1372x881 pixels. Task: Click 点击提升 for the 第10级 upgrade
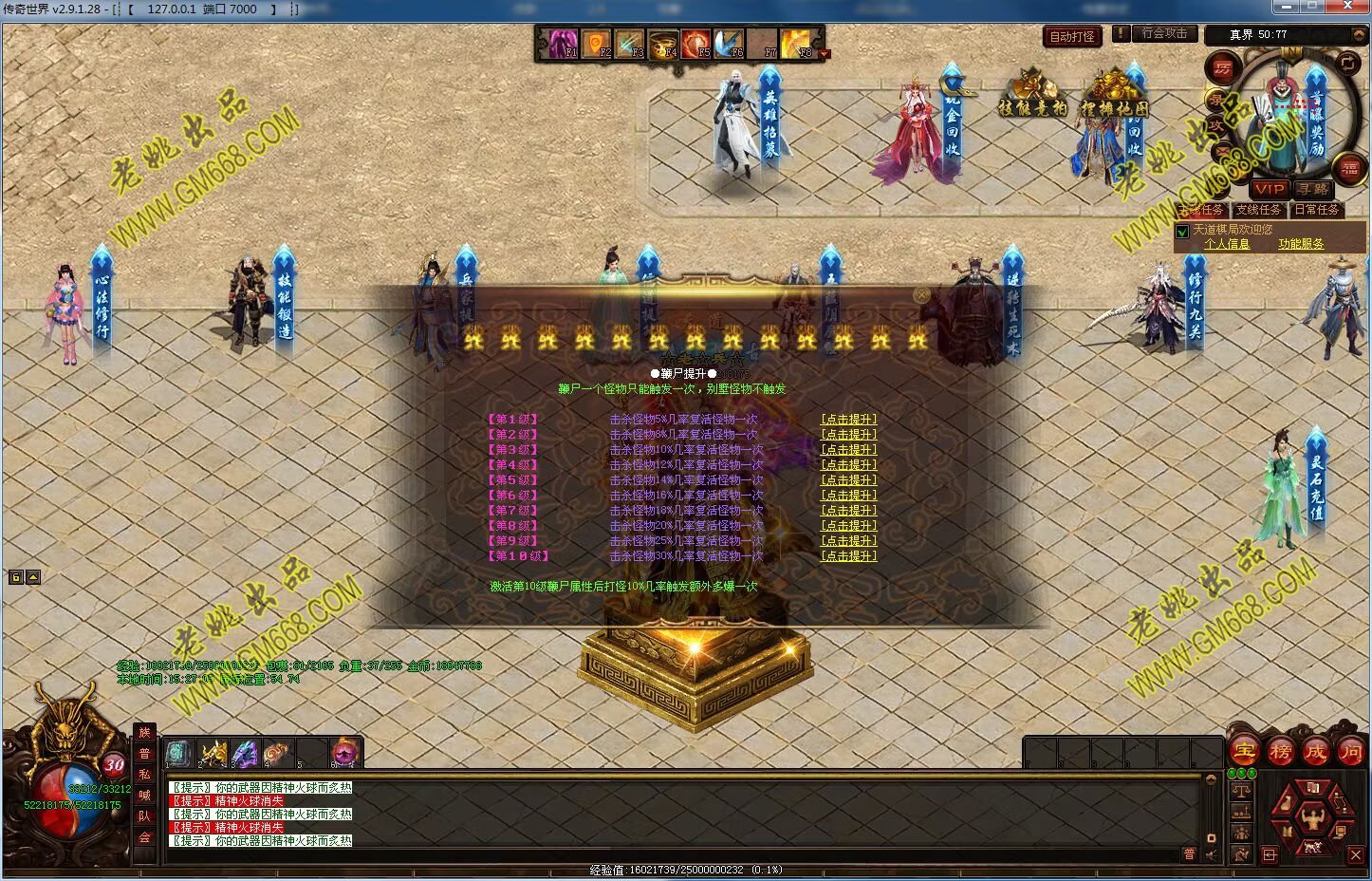[x=848, y=556]
